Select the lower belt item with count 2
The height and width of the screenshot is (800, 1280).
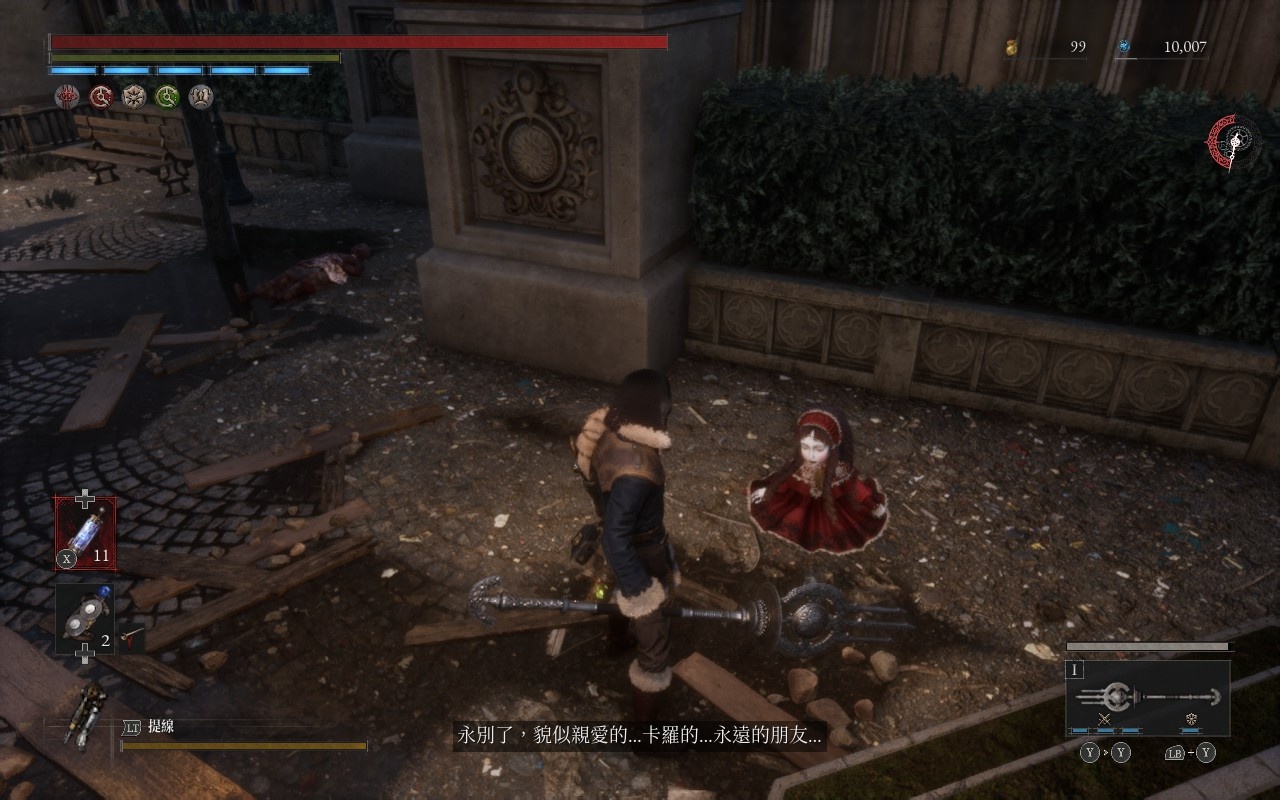coord(84,618)
